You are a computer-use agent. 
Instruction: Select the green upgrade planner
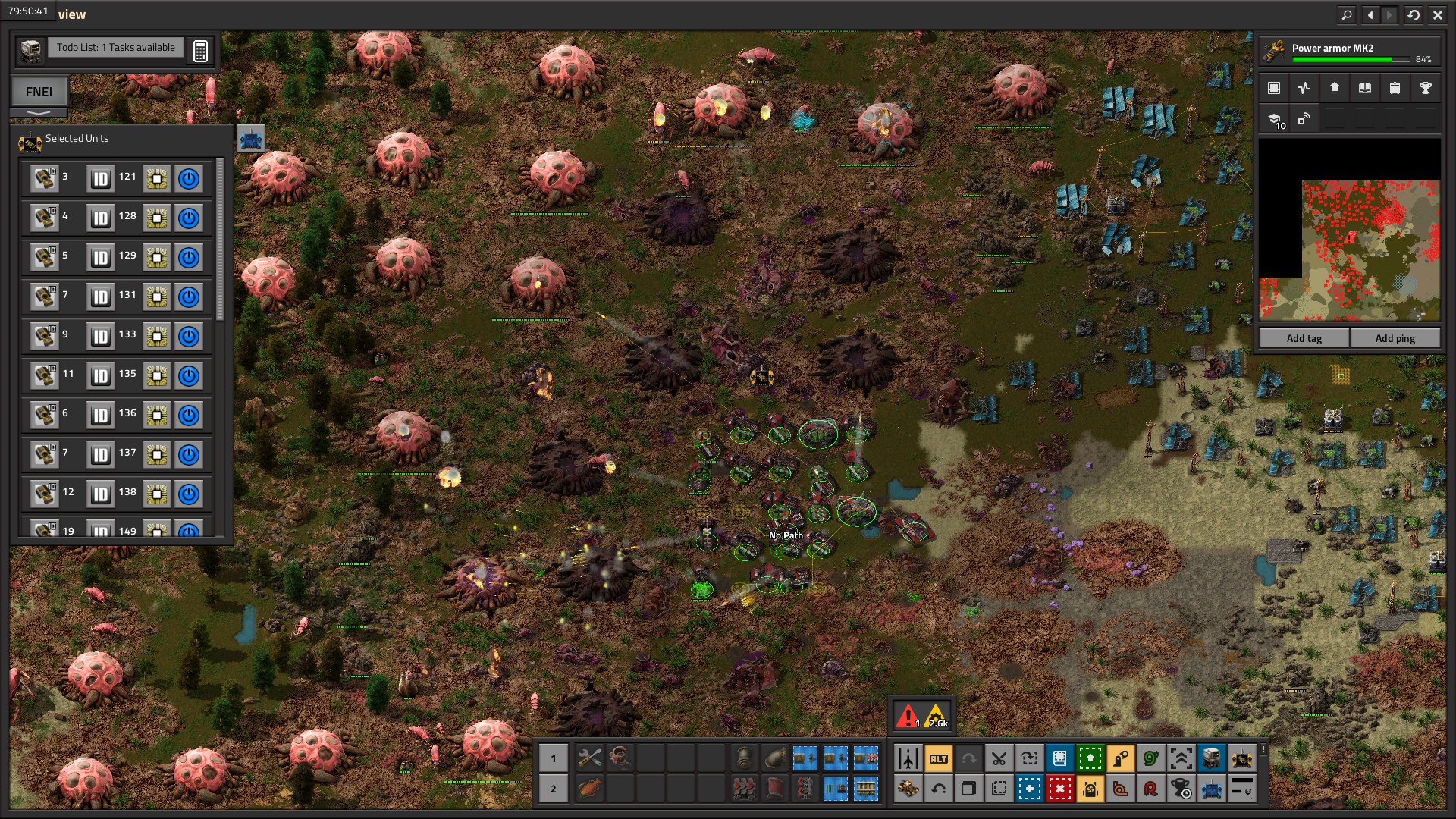[1090, 758]
